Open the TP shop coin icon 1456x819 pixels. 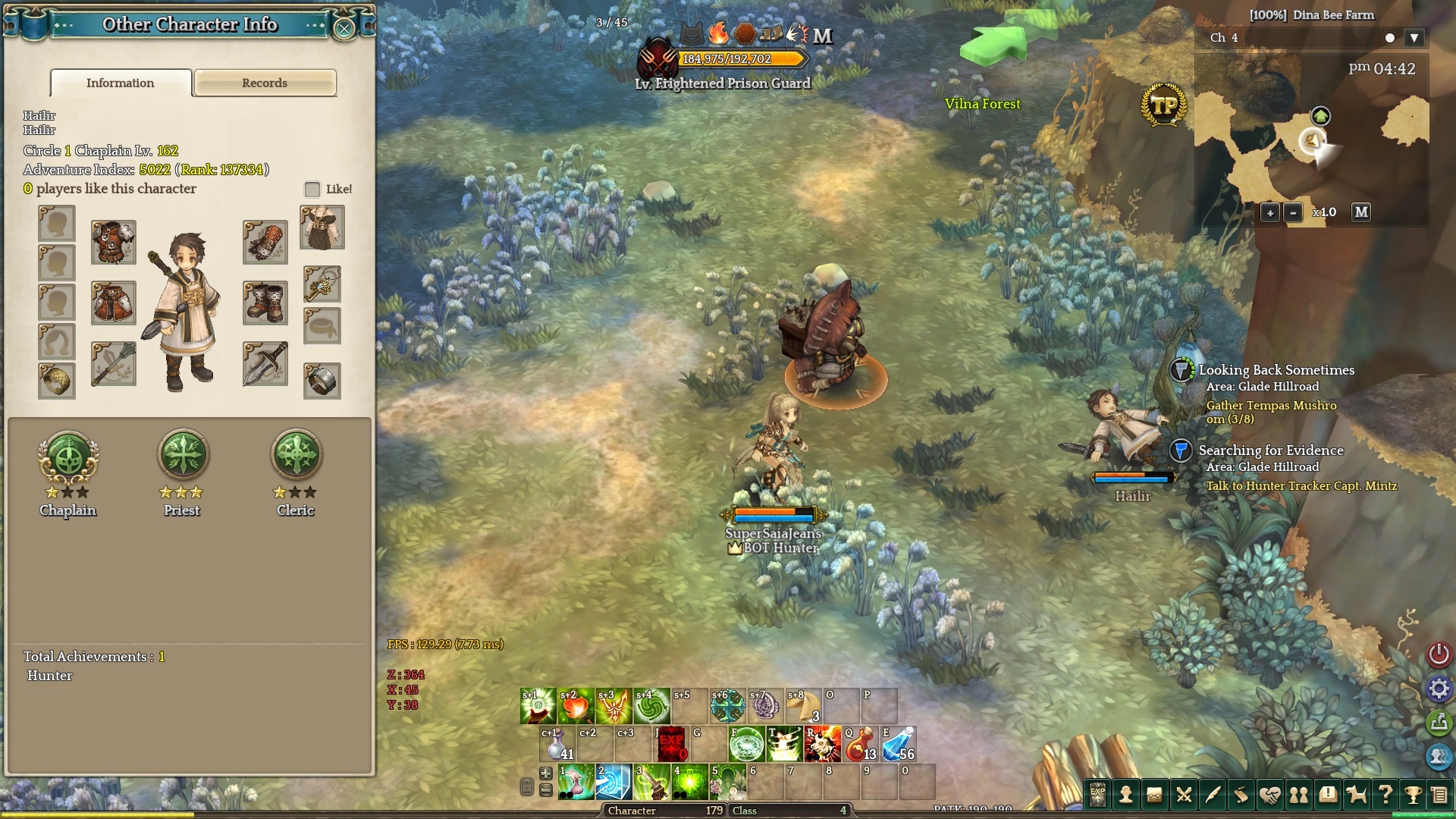click(x=1163, y=106)
